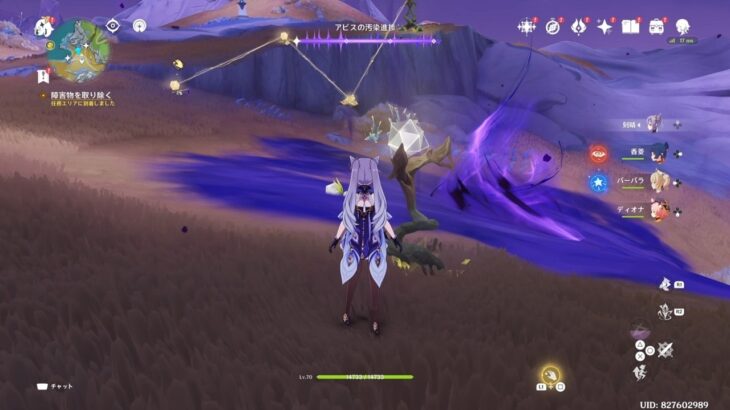Open the book tutorial icon
Viewport: 730px width, 410px height.
point(630,27)
